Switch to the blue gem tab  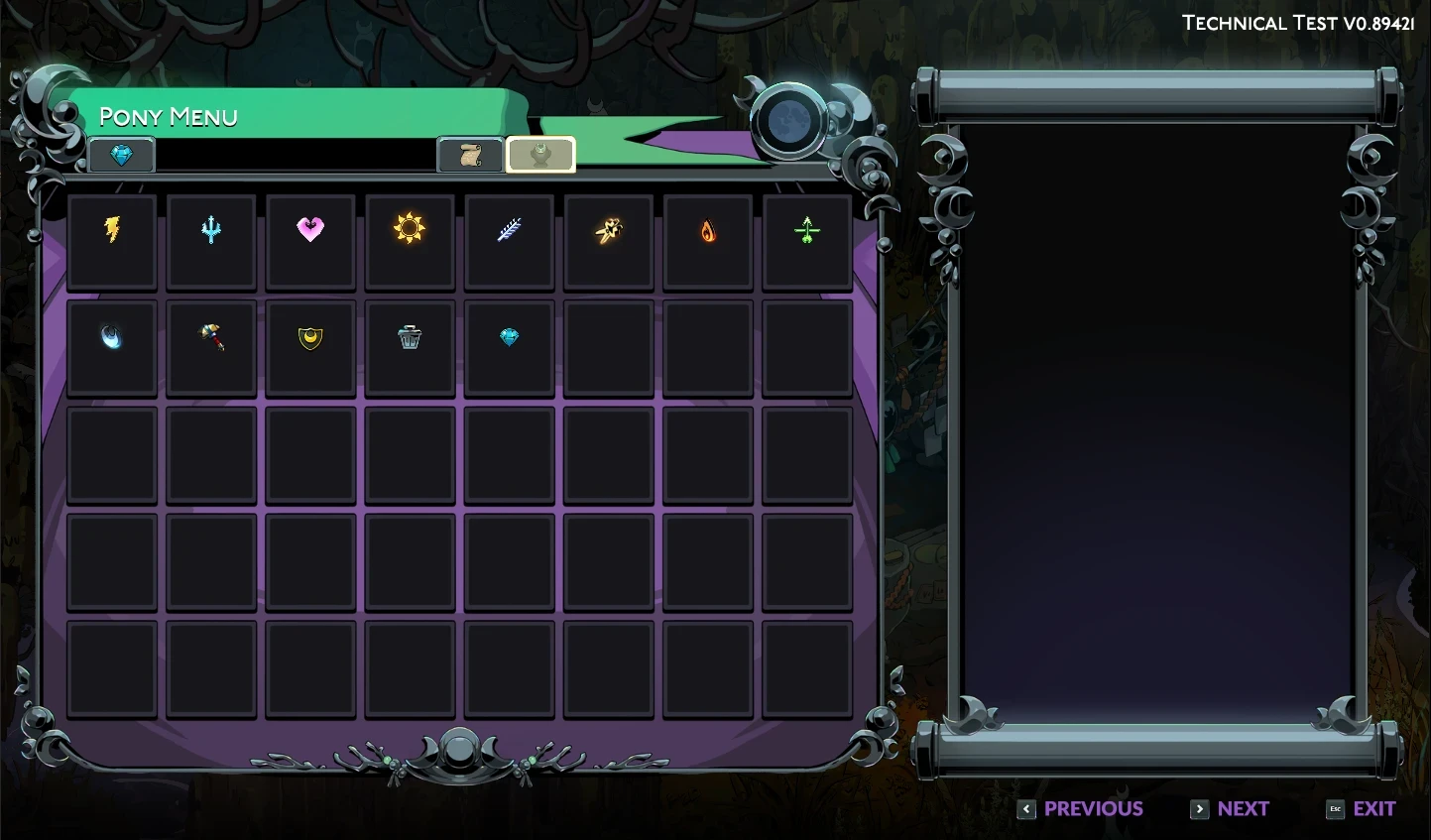tap(121, 155)
